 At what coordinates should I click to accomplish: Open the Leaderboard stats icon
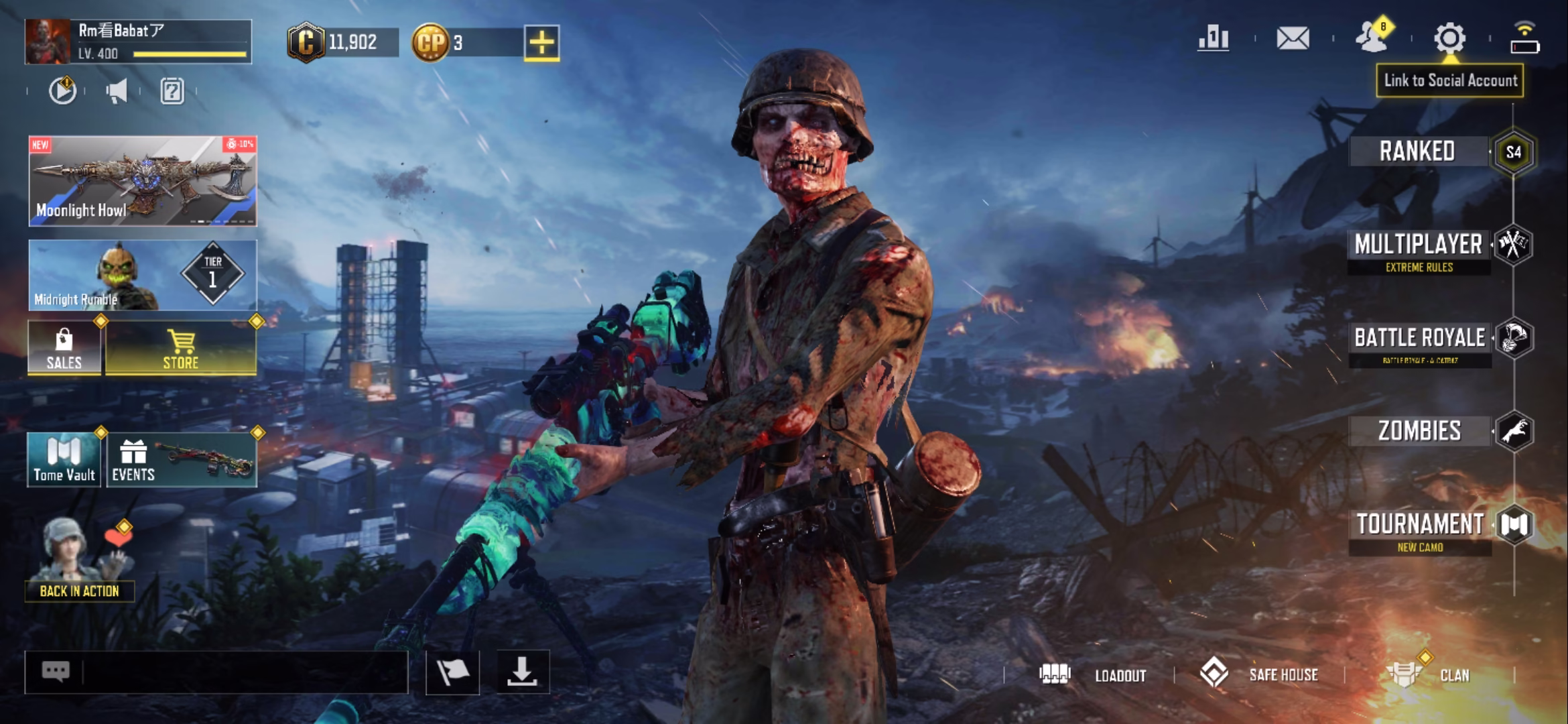coord(1214,39)
